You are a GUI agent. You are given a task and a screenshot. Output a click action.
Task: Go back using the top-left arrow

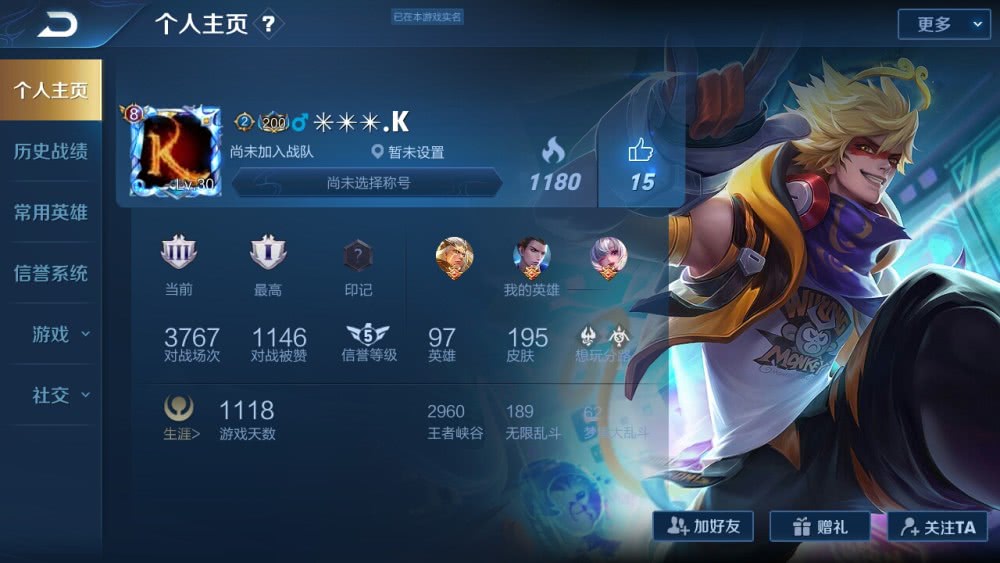(x=57, y=24)
